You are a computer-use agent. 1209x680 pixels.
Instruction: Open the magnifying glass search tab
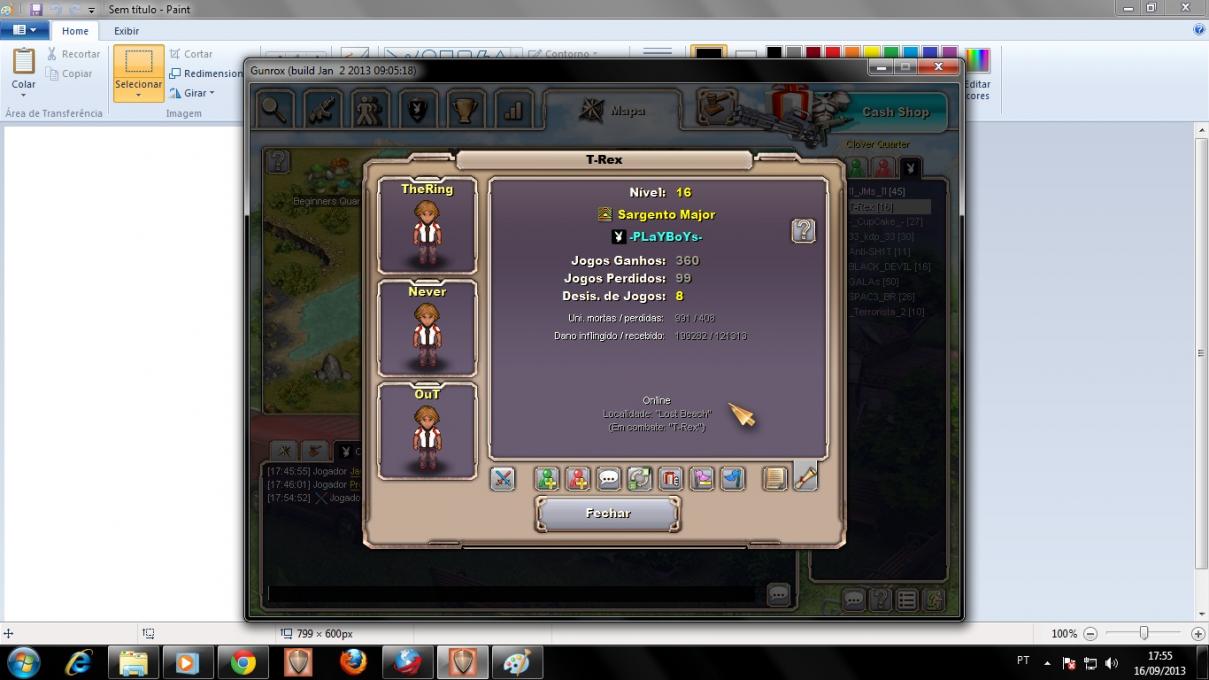[273, 109]
